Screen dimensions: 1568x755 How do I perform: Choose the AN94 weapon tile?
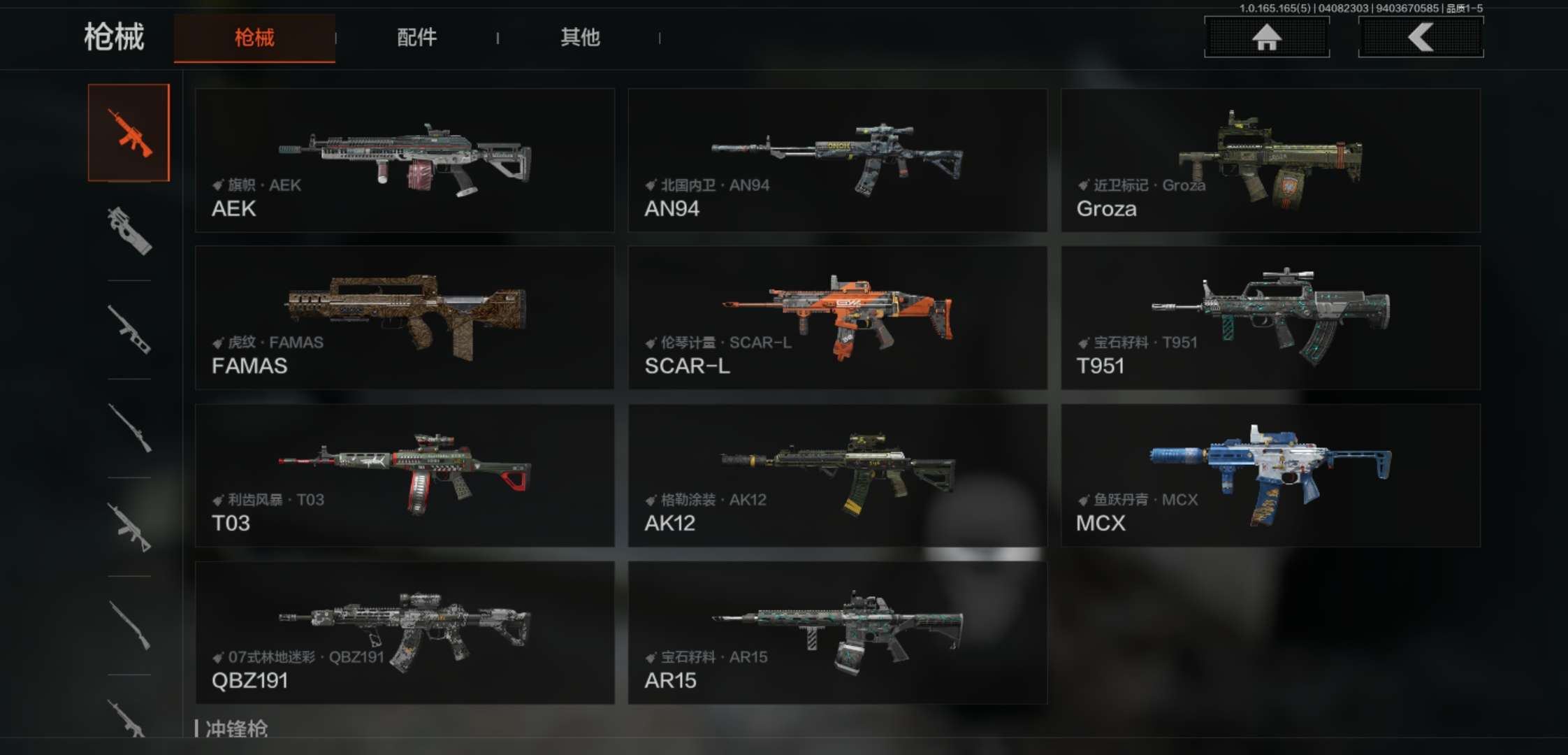[x=837, y=160]
